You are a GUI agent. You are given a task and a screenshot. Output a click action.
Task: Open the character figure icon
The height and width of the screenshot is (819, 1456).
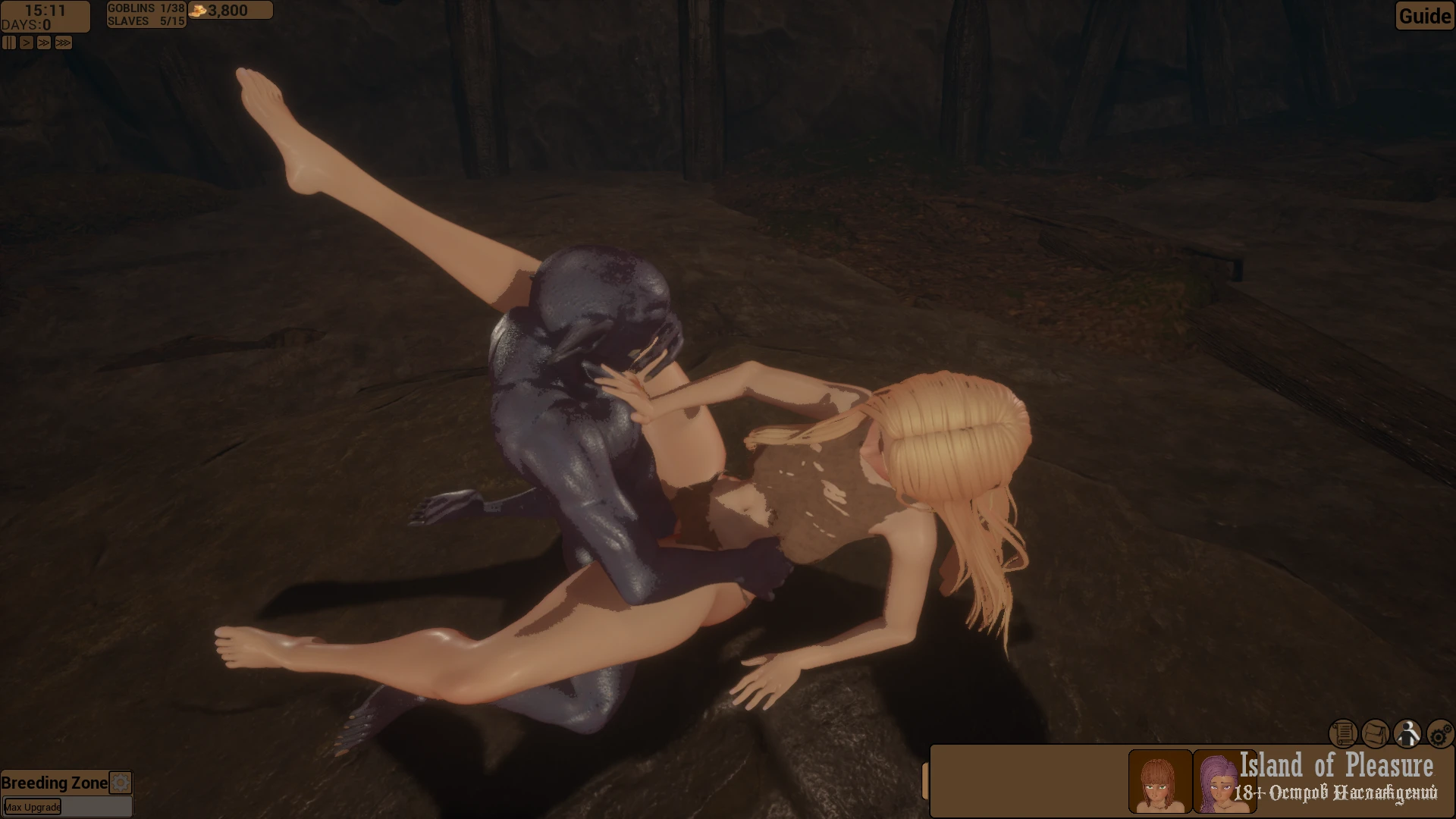[x=1408, y=733]
